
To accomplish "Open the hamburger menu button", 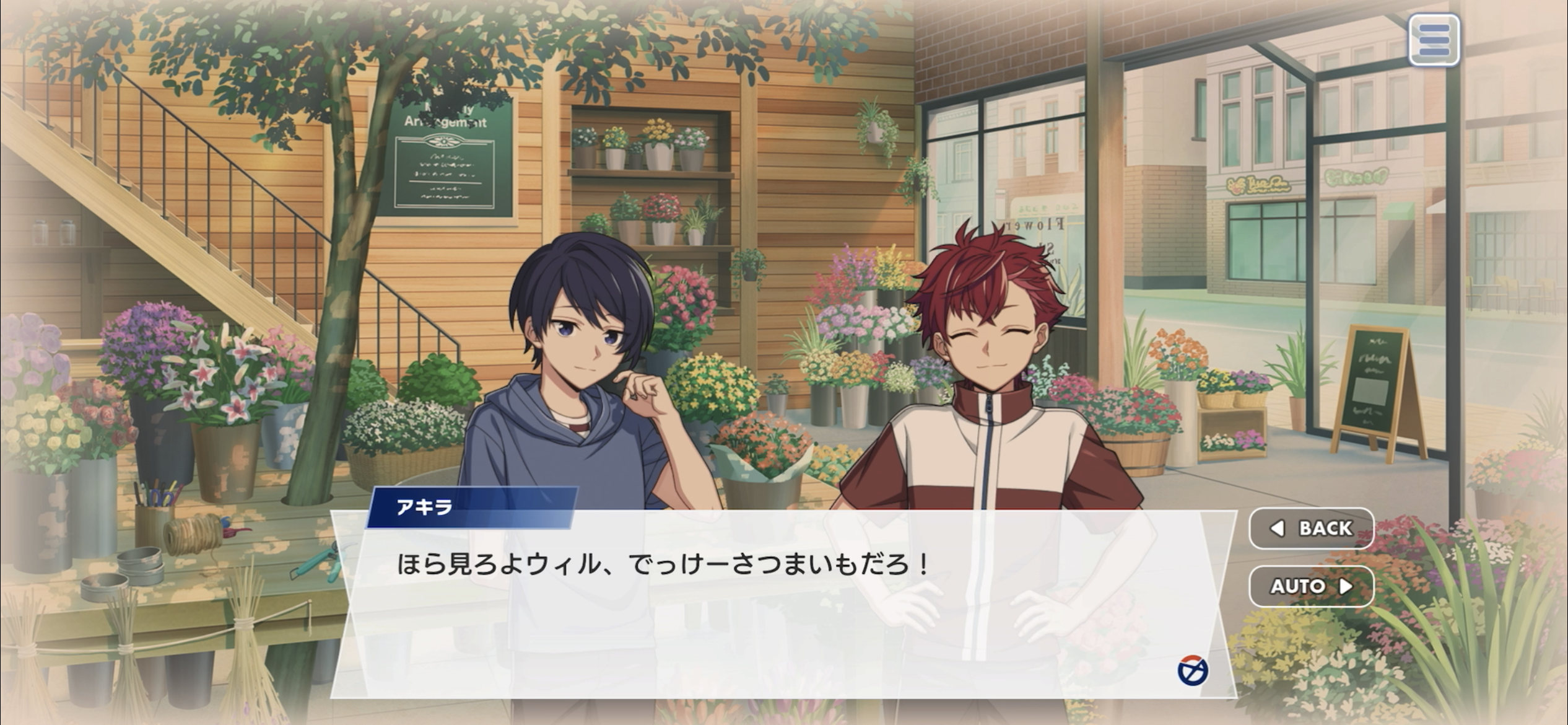I will (1434, 40).
